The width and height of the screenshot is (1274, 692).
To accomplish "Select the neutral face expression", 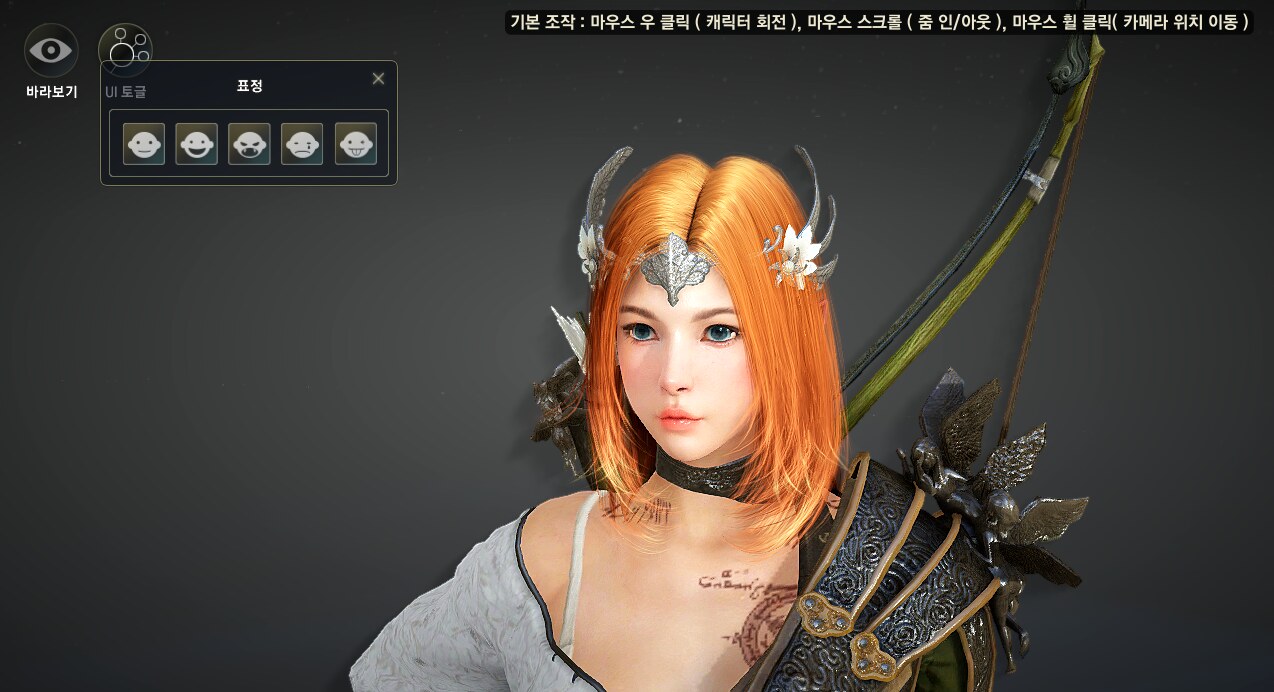I will pos(144,144).
